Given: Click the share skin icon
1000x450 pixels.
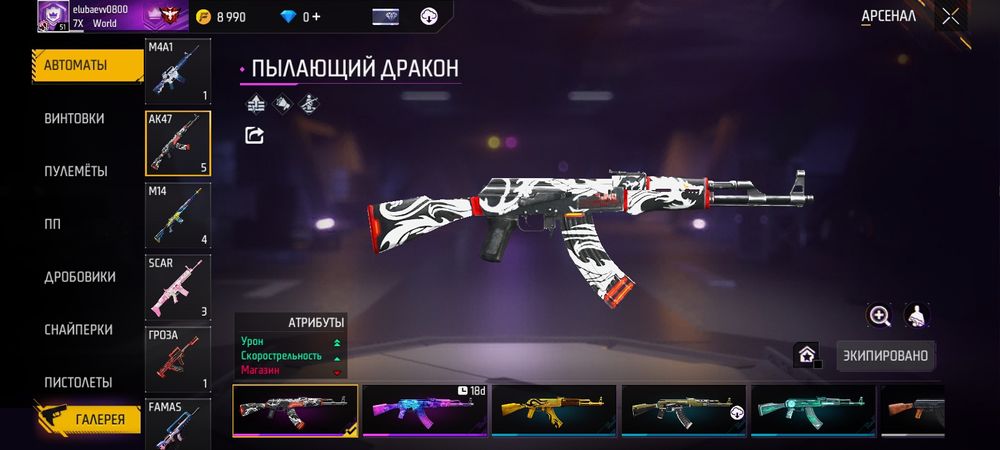Looking at the screenshot, I should tap(254, 135).
